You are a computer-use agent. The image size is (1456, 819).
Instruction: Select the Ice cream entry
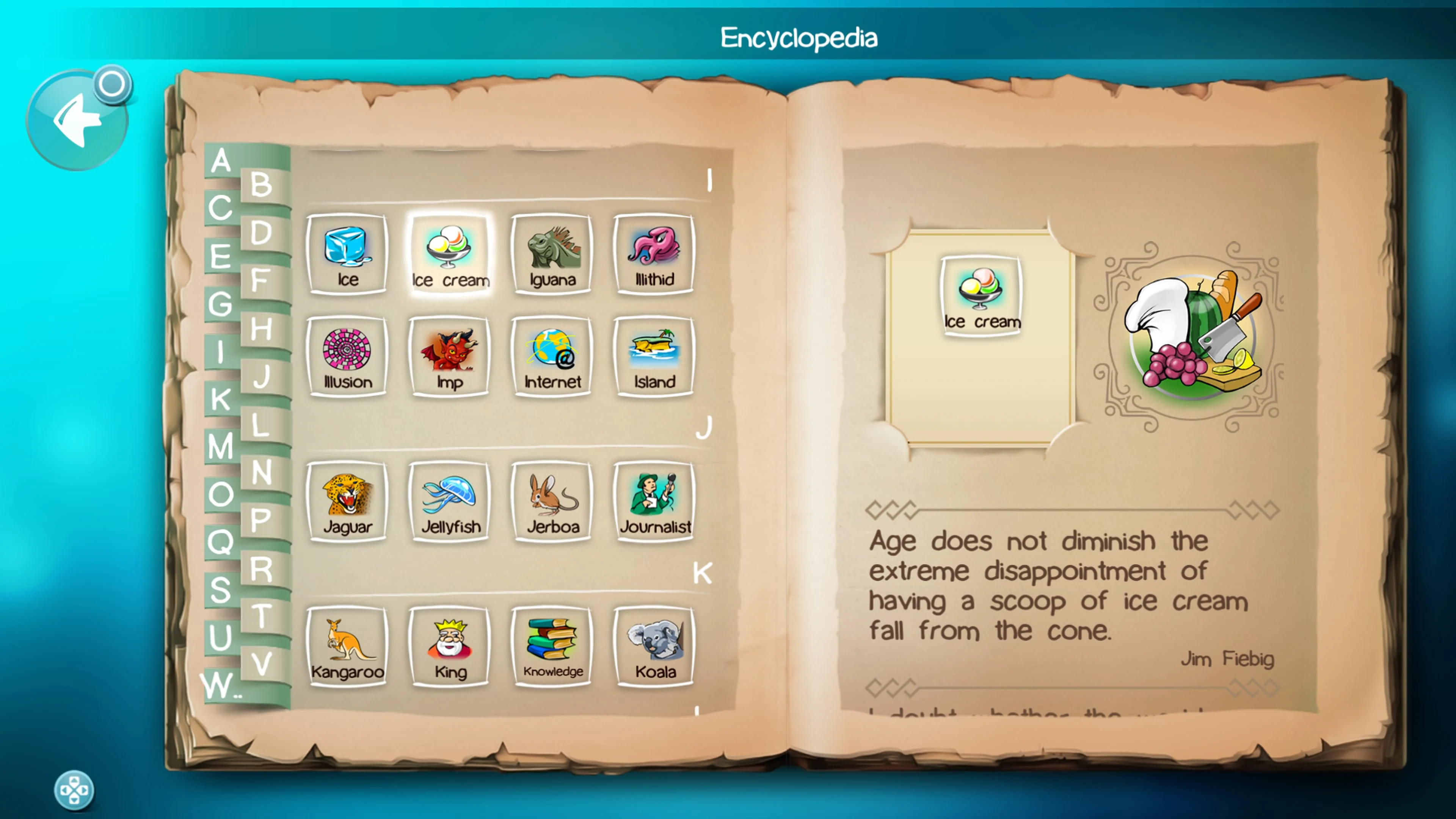[449, 253]
